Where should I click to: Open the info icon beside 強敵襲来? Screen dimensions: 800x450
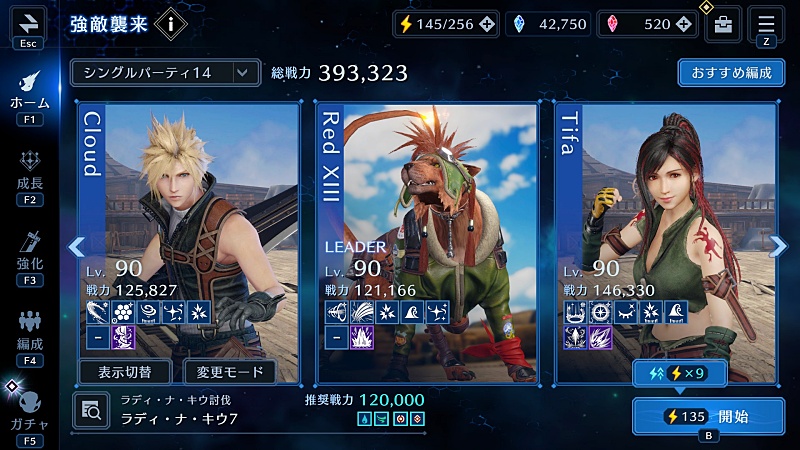(171, 24)
